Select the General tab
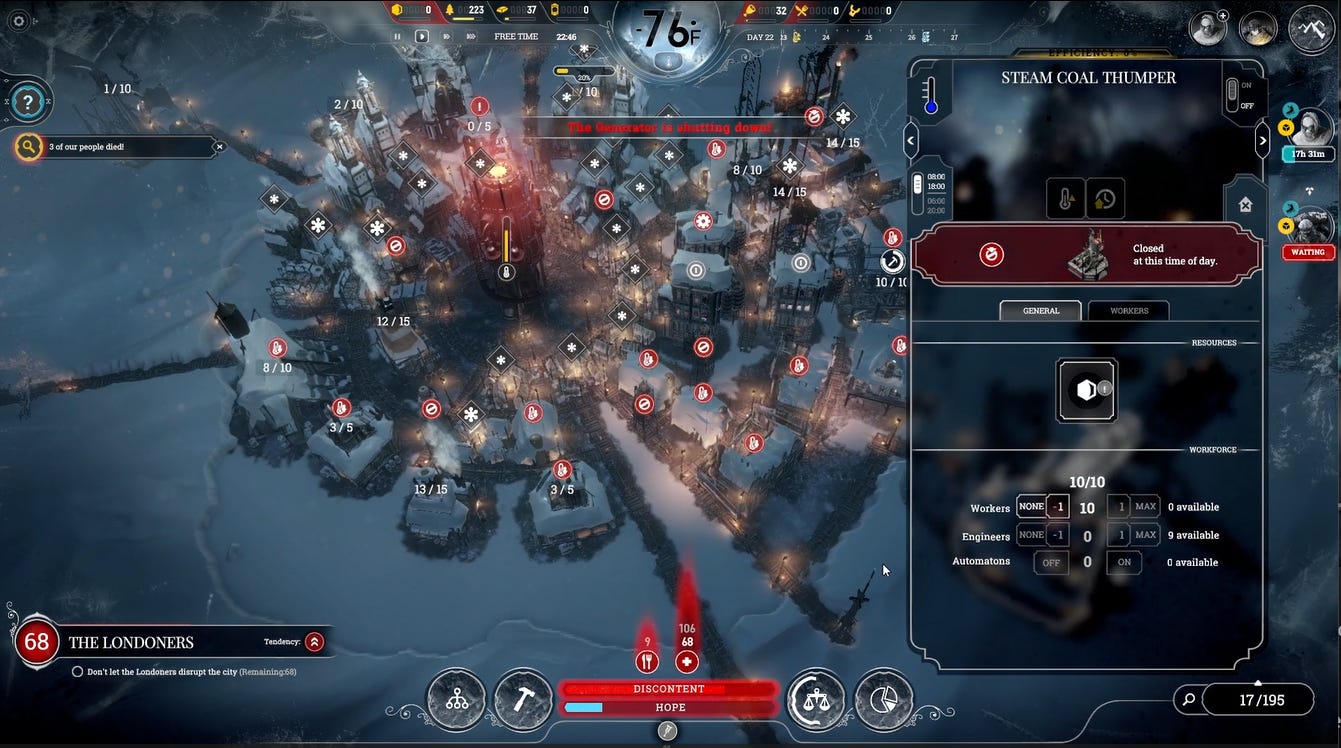The image size is (1341, 748). point(1040,311)
